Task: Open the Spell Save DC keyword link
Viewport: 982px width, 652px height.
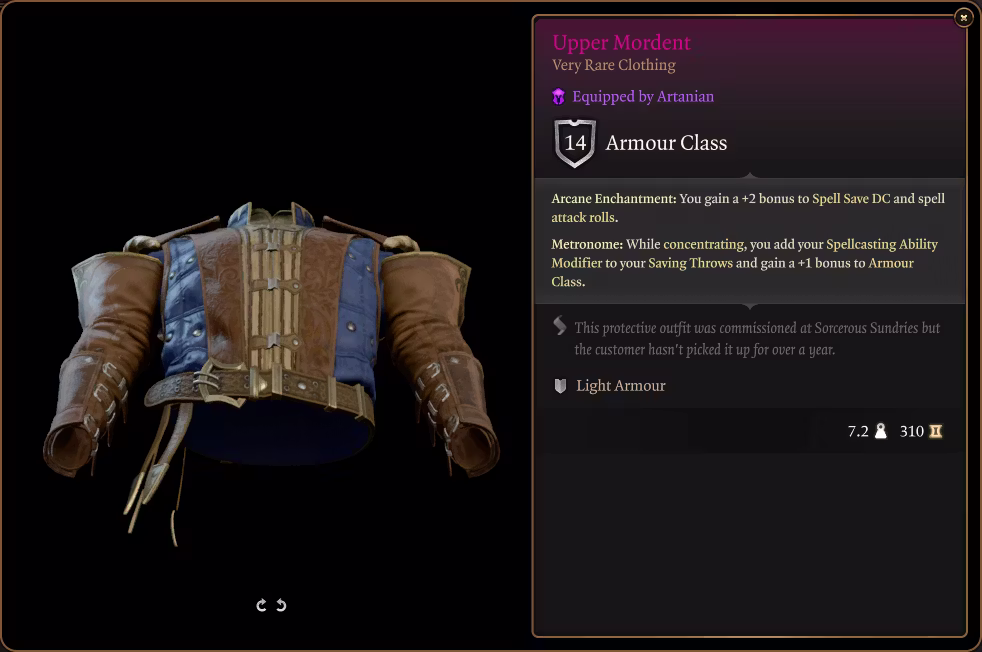Action: pos(850,198)
